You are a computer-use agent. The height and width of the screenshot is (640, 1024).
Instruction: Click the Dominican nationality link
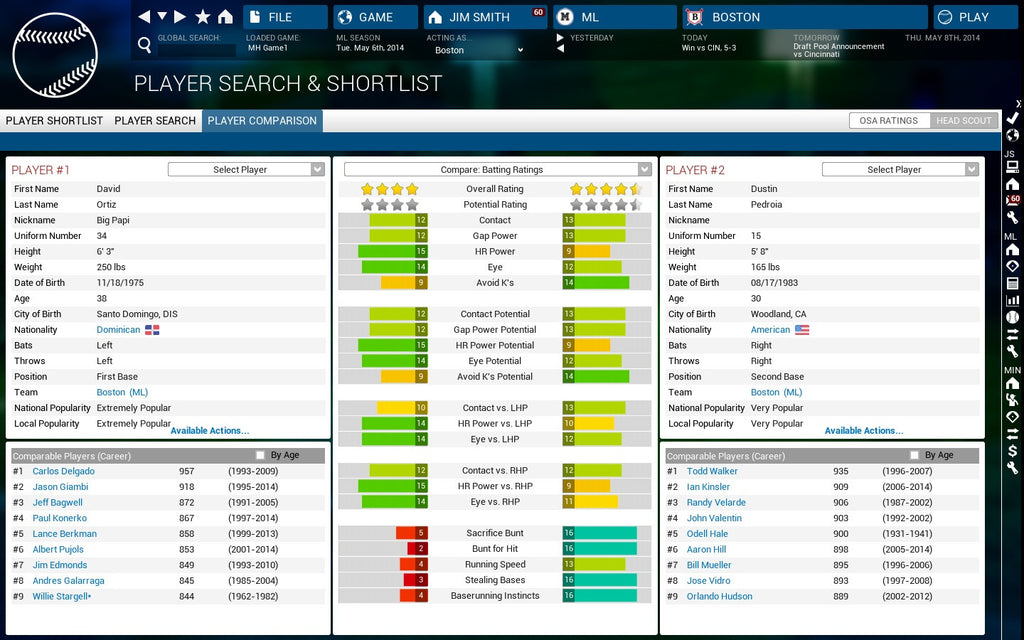click(x=118, y=330)
